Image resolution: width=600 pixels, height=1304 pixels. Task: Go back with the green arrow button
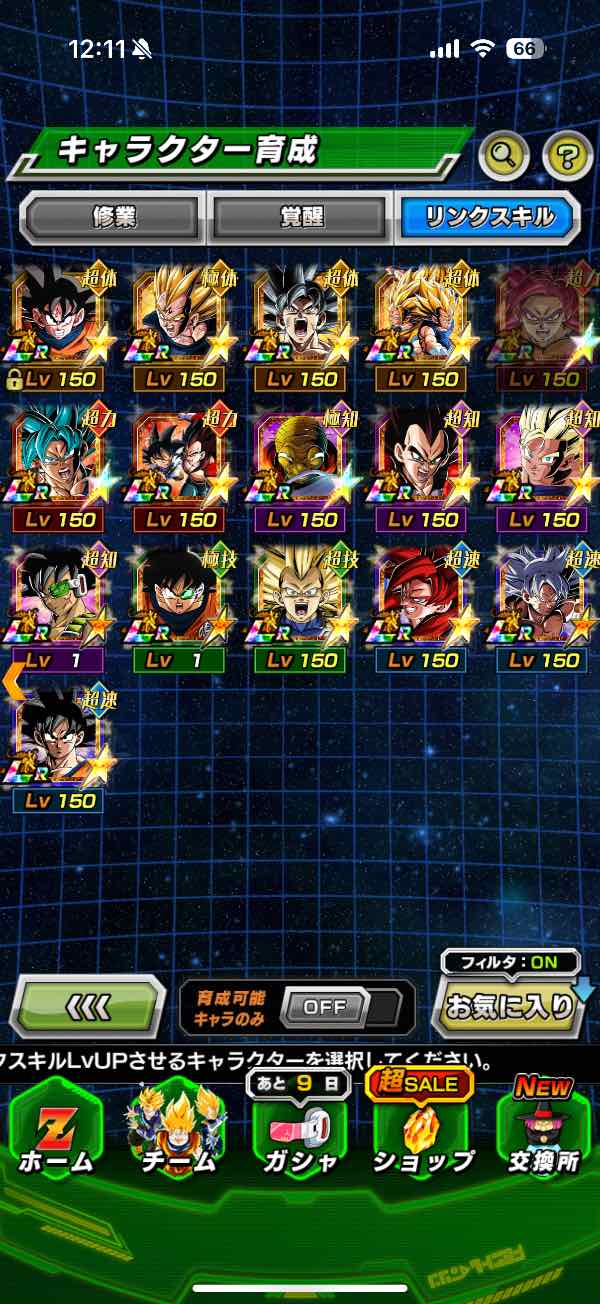[88, 1006]
